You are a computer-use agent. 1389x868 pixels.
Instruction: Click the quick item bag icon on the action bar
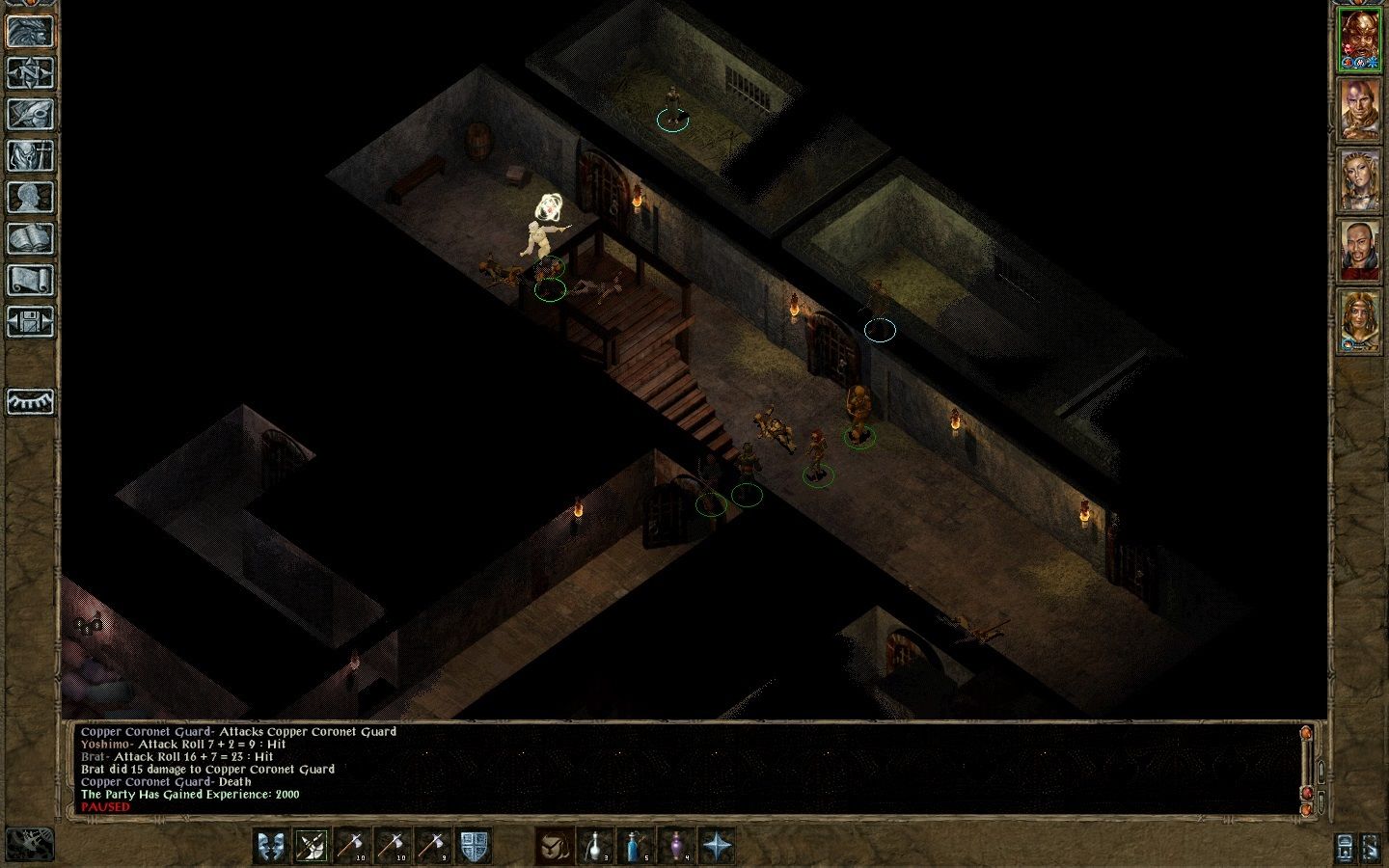pyautogui.click(x=553, y=846)
